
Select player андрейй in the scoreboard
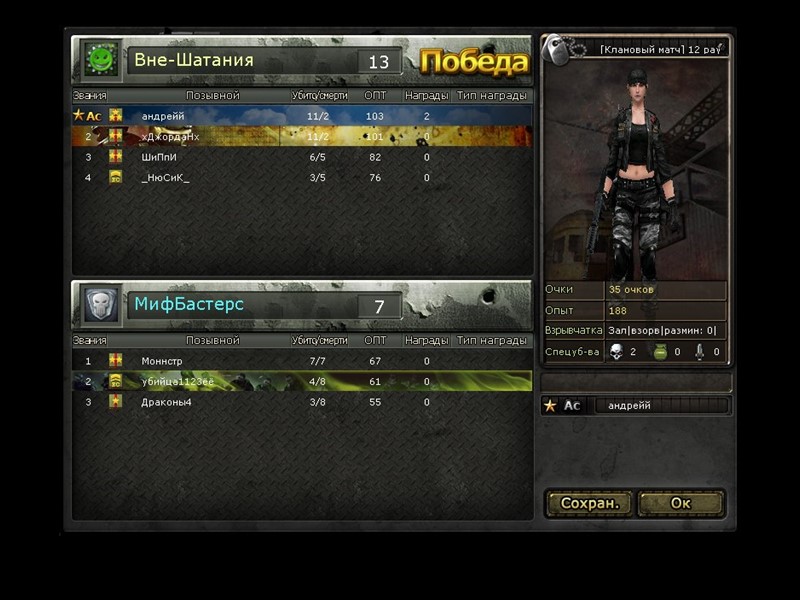tap(300, 116)
